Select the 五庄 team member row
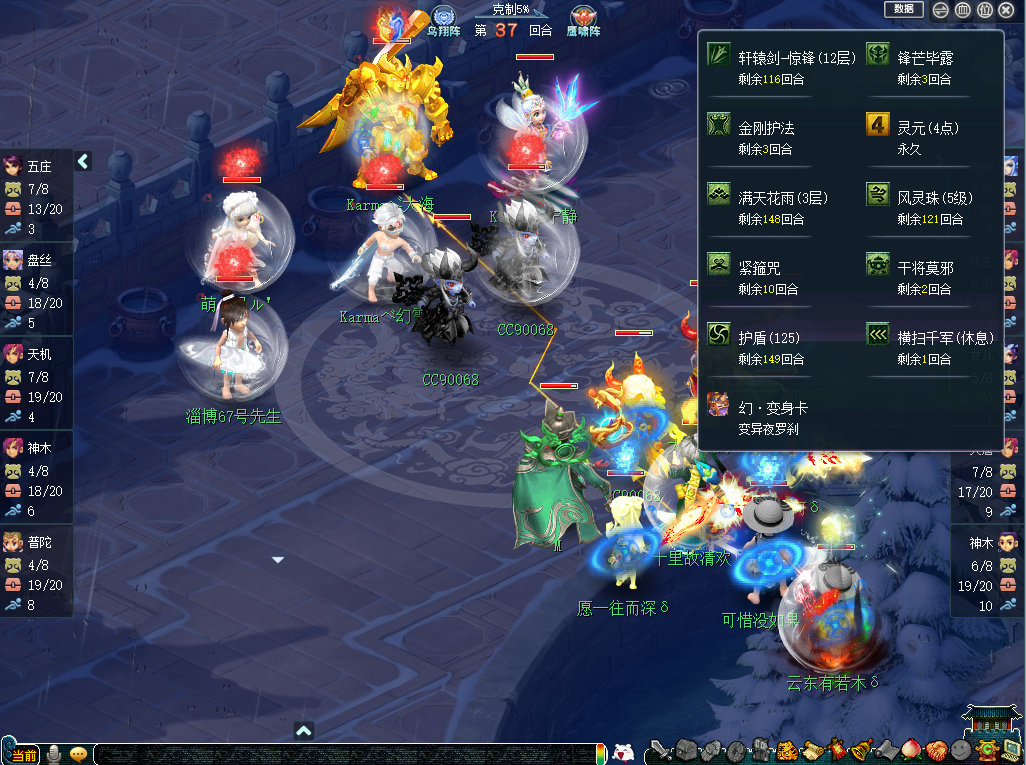 point(36,197)
